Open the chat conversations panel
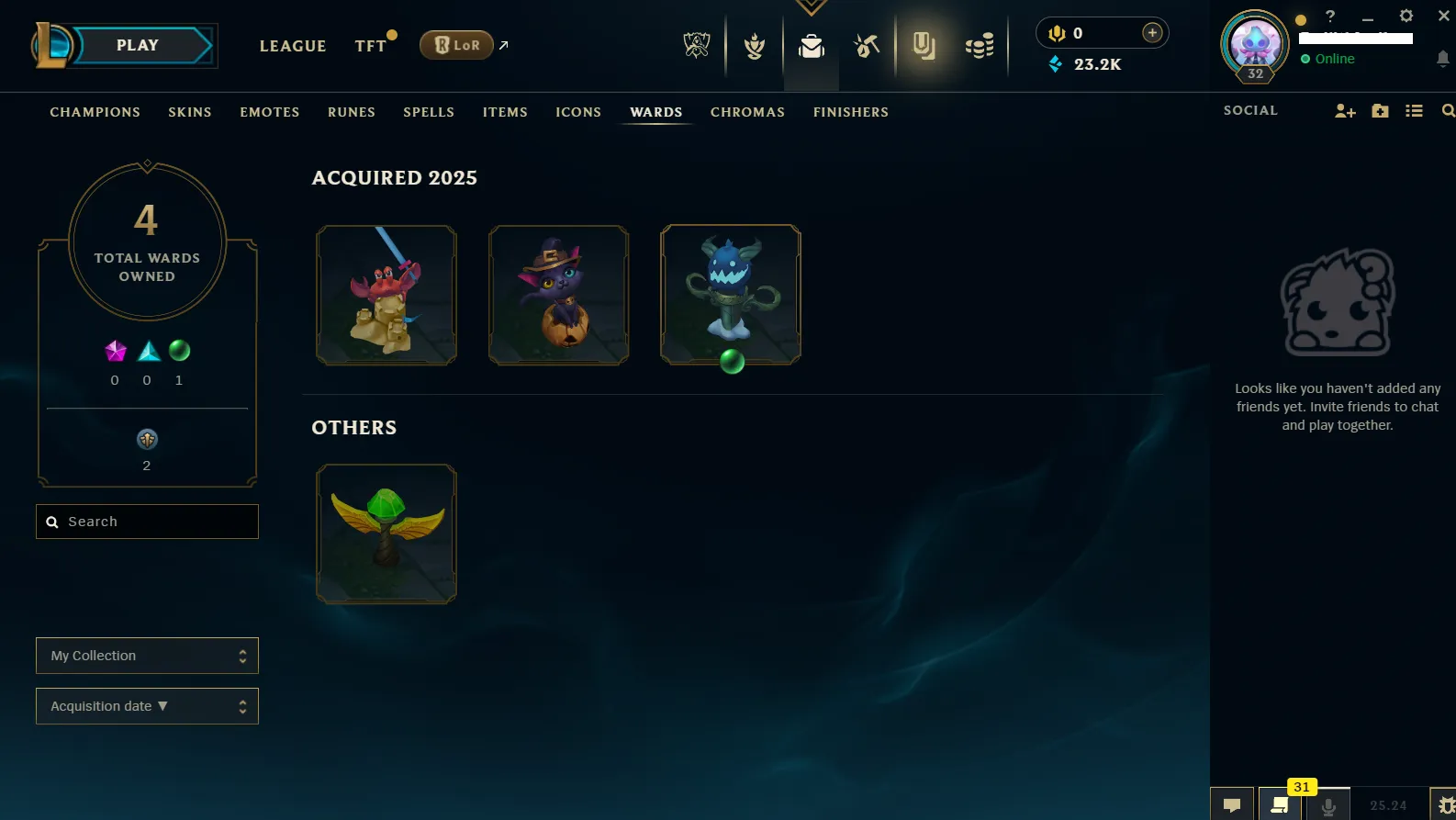 [1233, 803]
